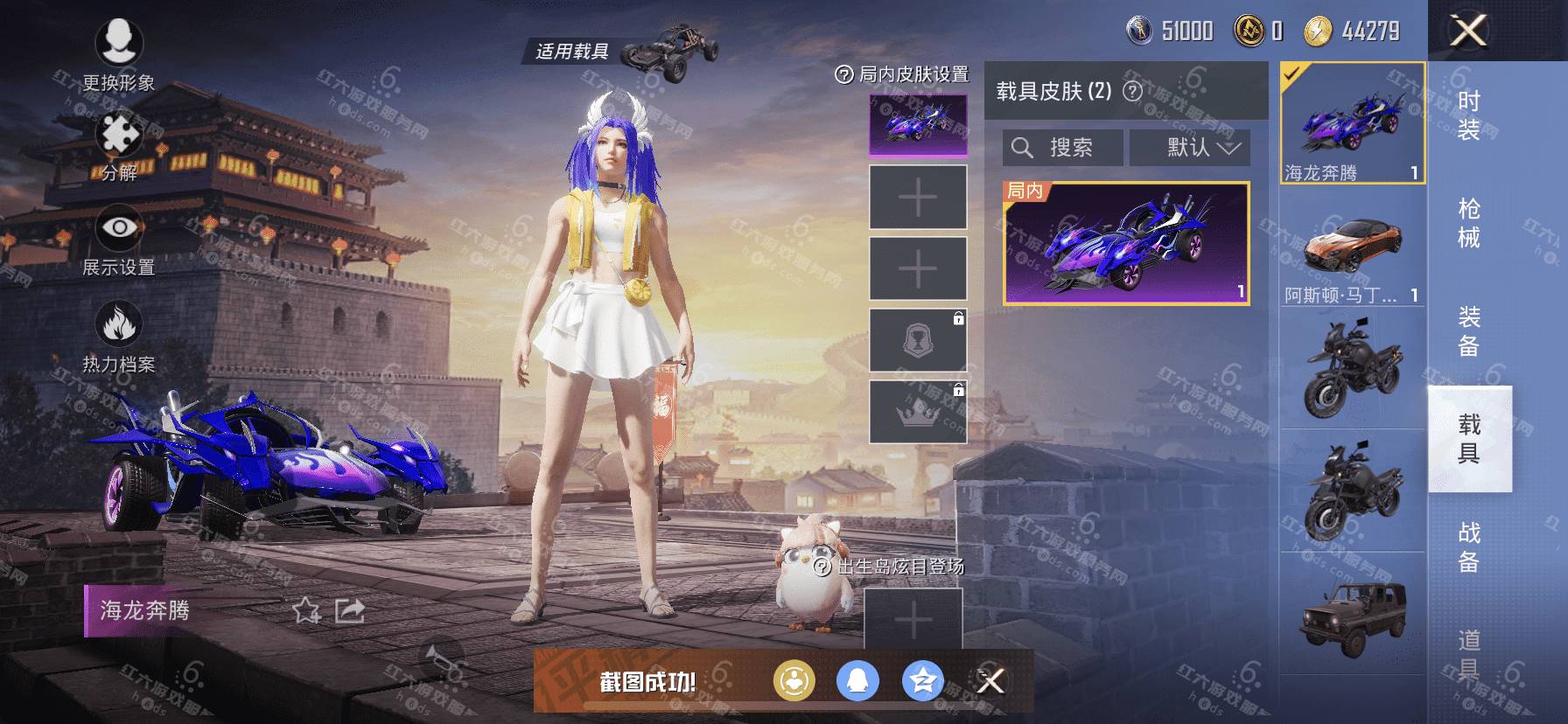Open the 局内皮肤设置 help question mark
This screenshot has height=724, width=1568.
click(843, 75)
